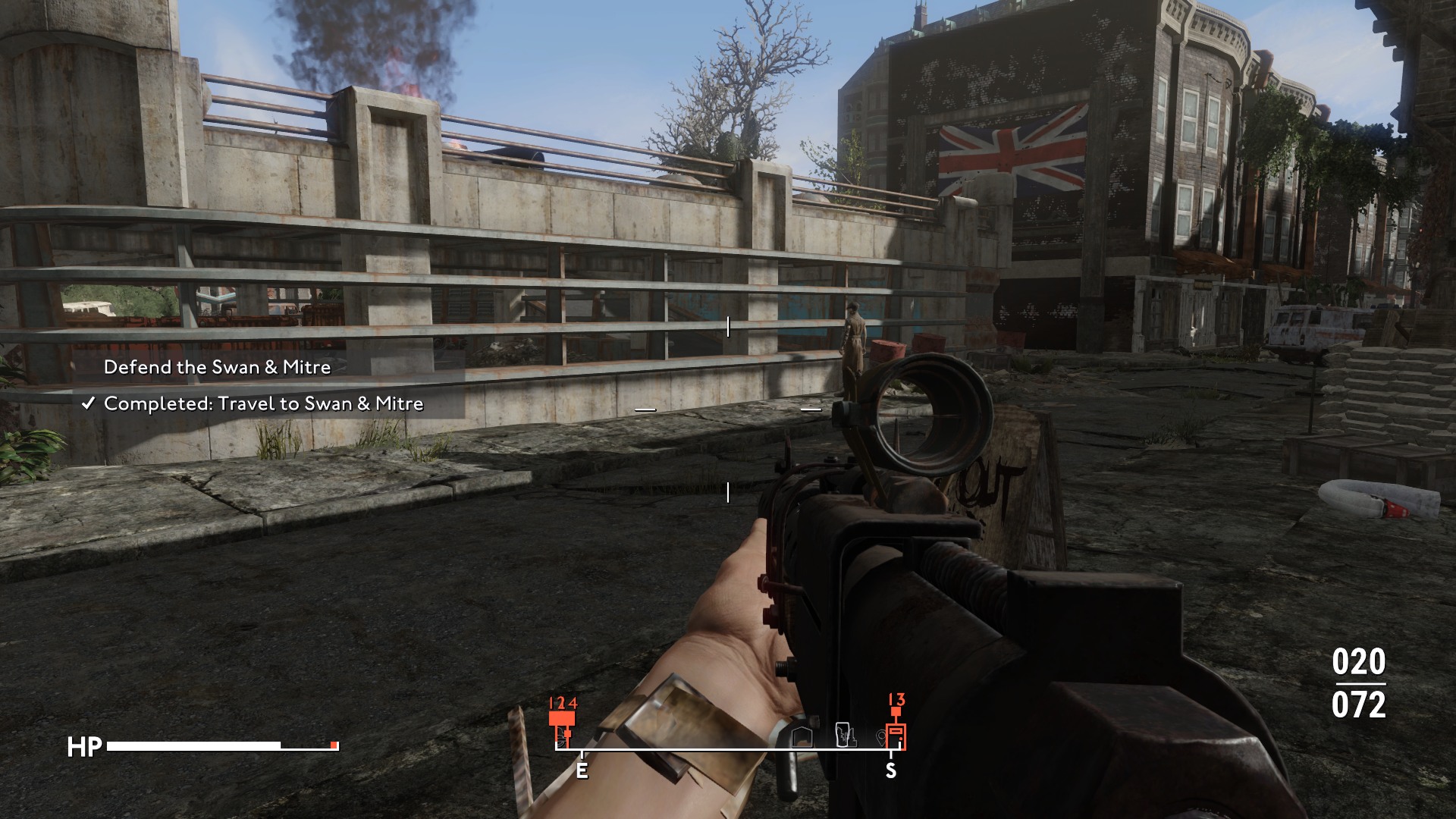1456x819 pixels.
Task: Select the ruined buildings compass marker
Action: click(845, 735)
